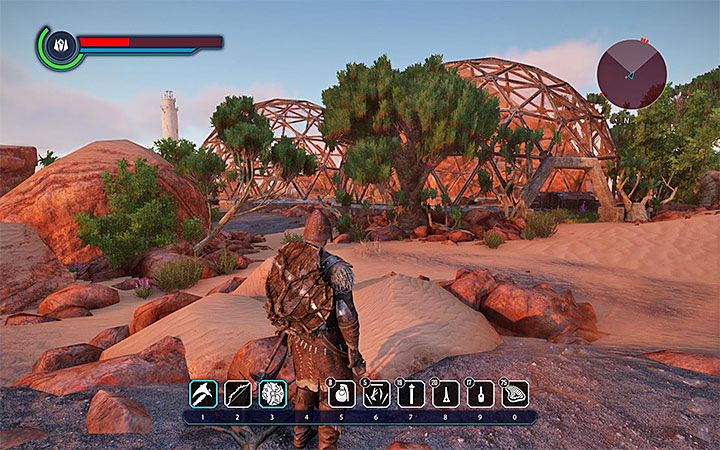Select the slot 6 item with count 5

click(376, 394)
